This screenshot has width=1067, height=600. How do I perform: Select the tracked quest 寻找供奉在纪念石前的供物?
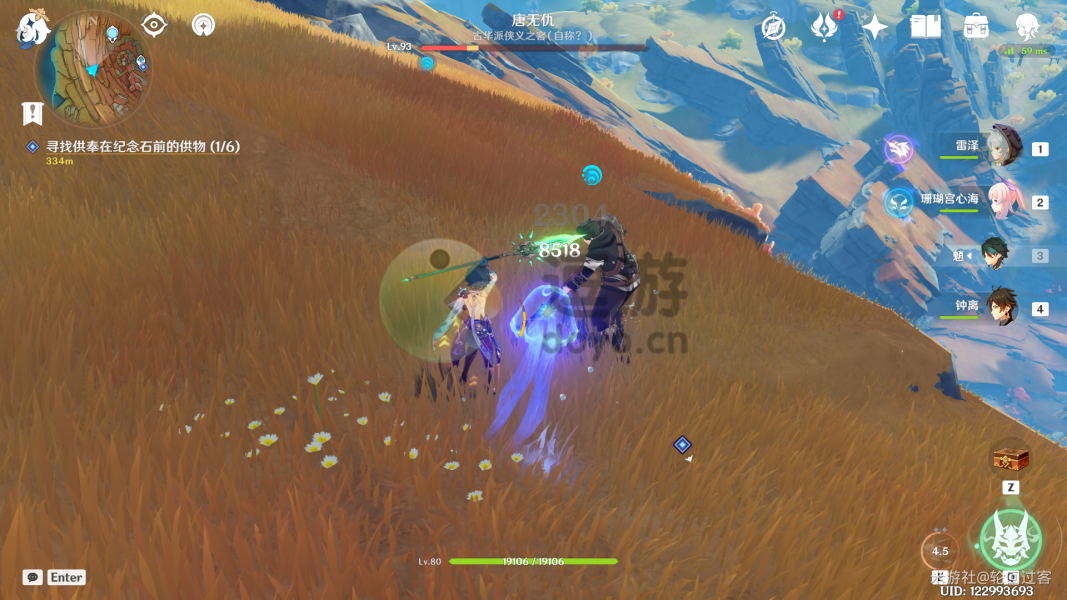pyautogui.click(x=142, y=147)
